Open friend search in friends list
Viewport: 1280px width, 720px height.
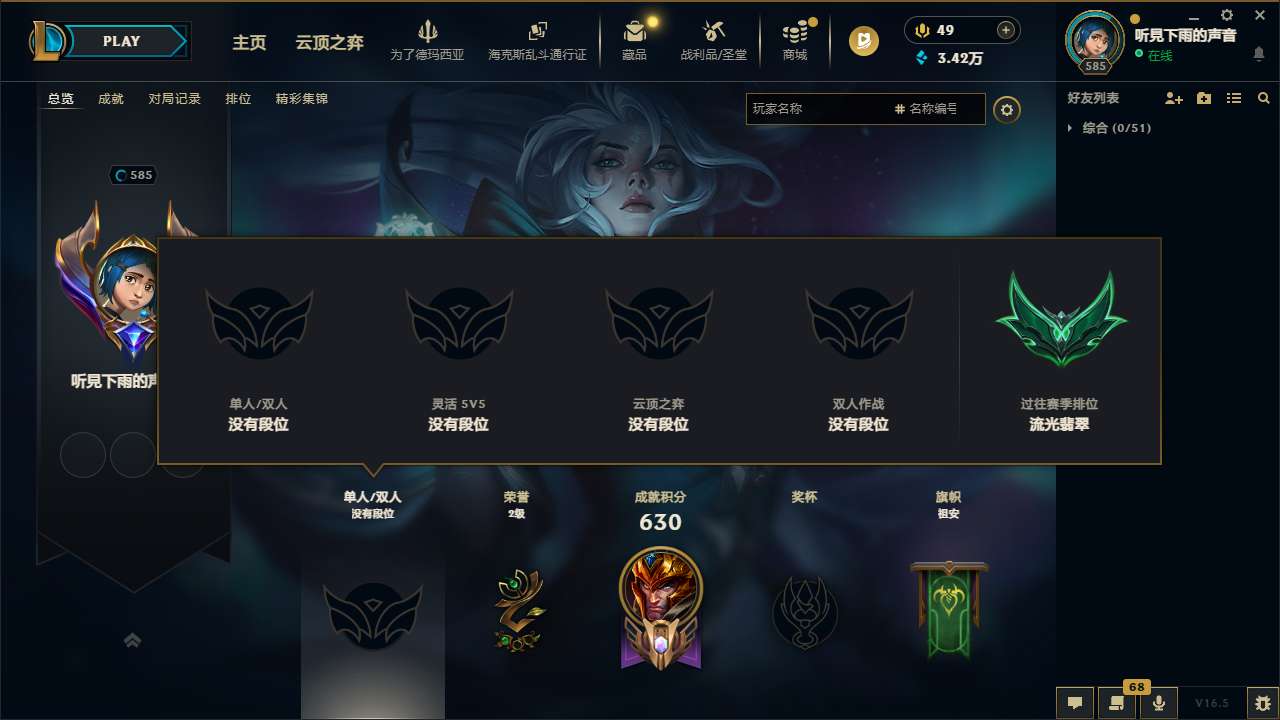(x=1263, y=98)
